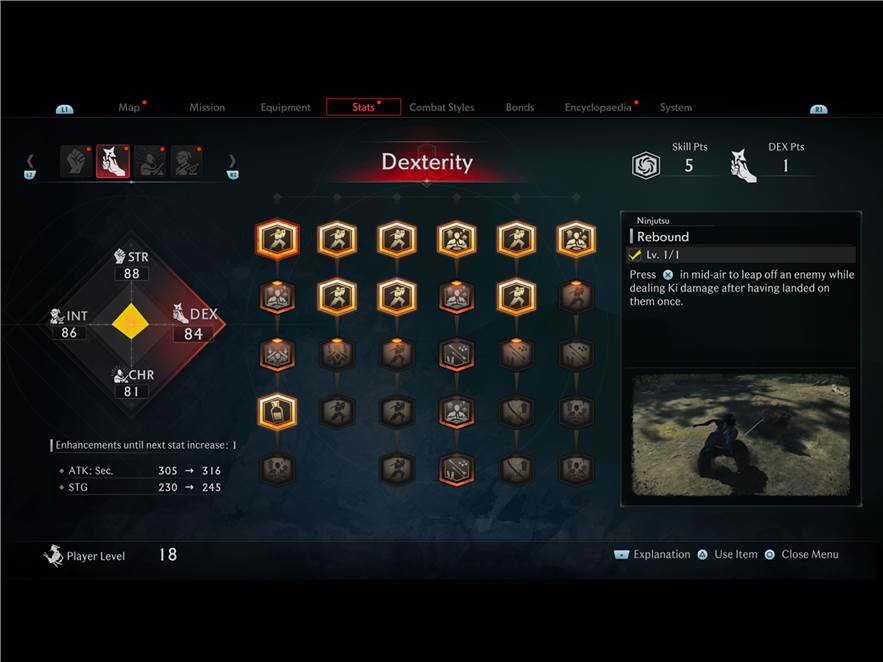Screen dimensions: 883x662
Task: Switch to the Bonds tab
Action: click(x=519, y=107)
